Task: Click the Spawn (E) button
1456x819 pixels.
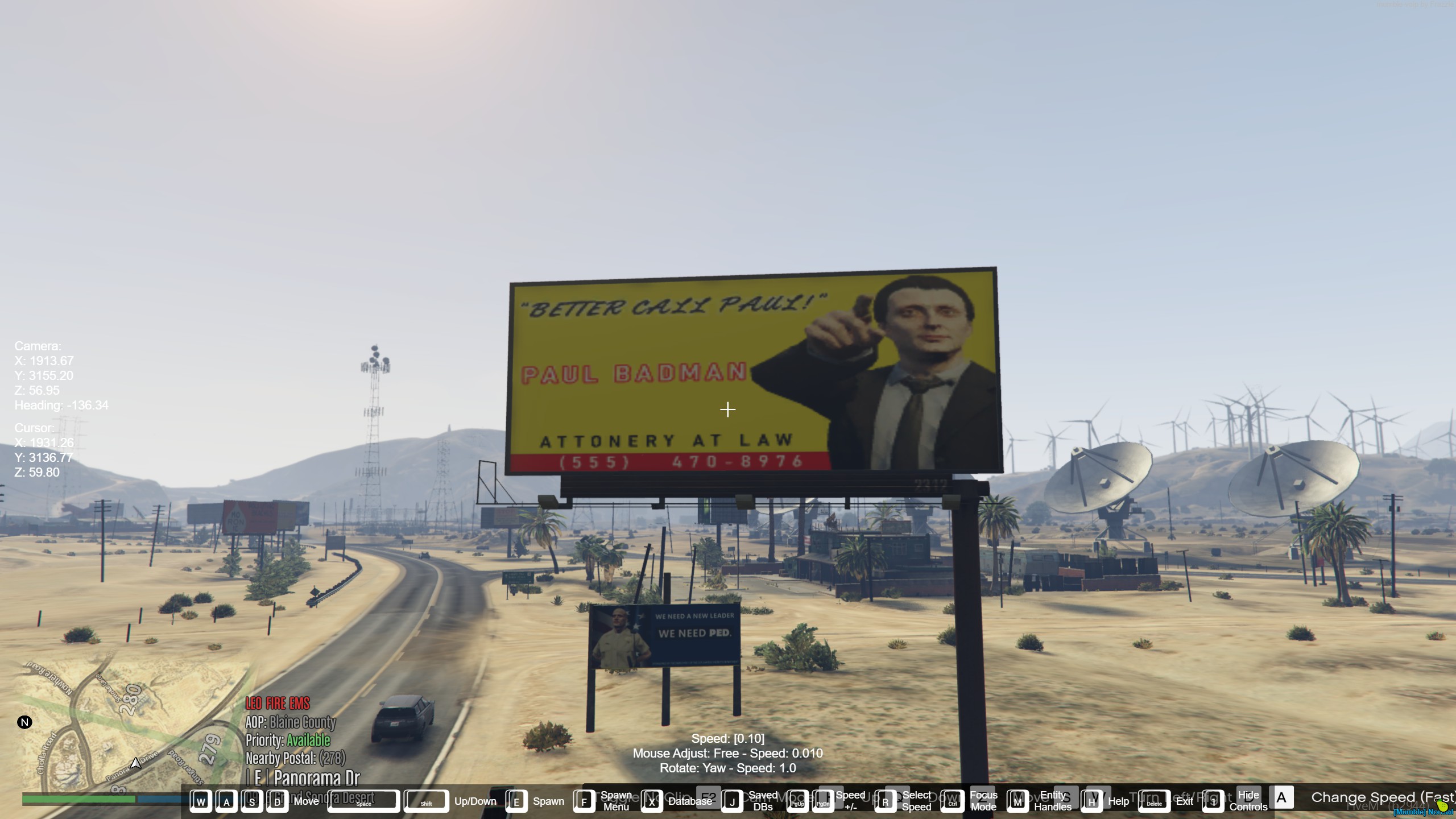Action: [x=516, y=801]
